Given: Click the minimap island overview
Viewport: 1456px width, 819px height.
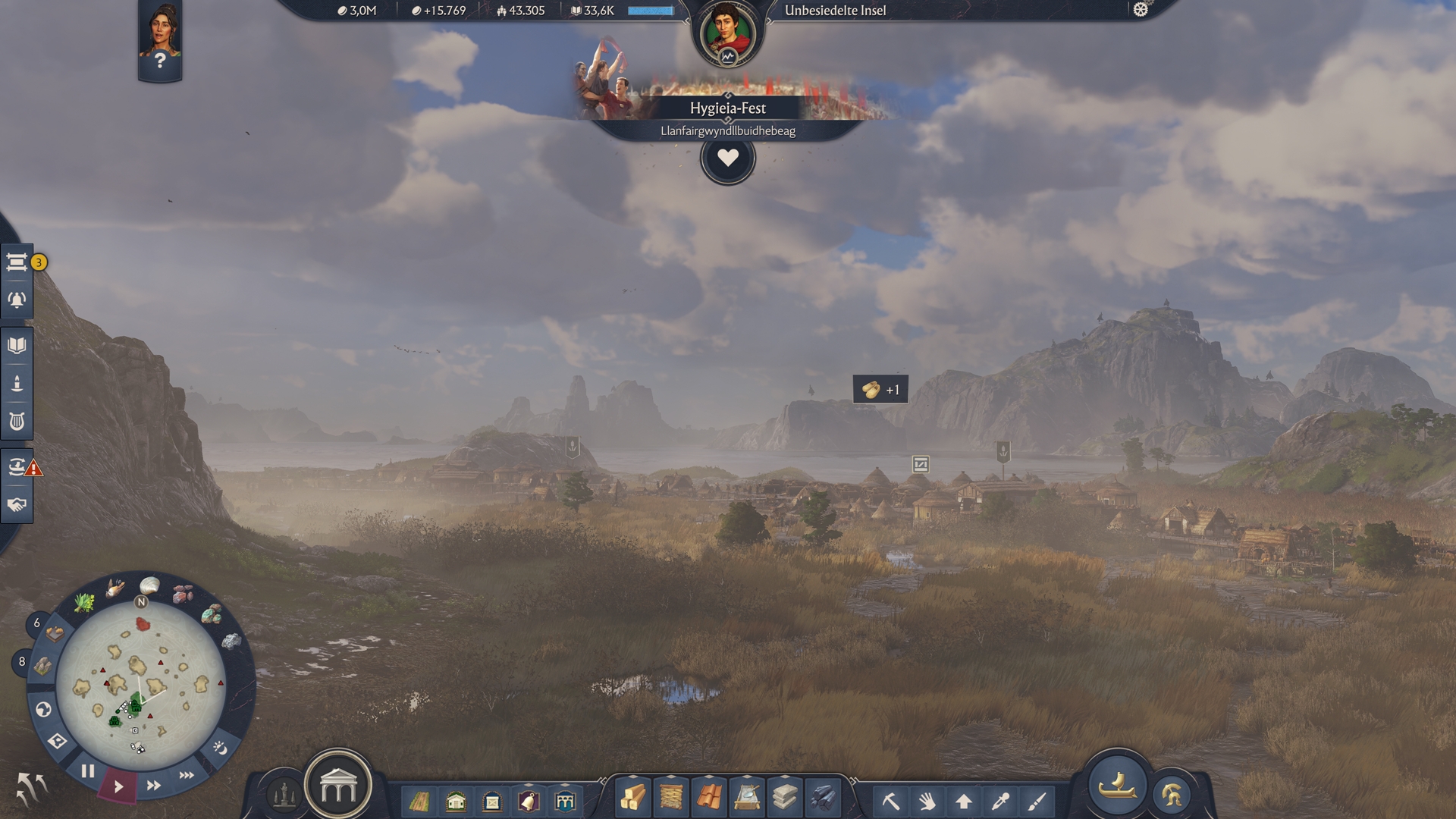Looking at the screenshot, I should click(141, 676).
